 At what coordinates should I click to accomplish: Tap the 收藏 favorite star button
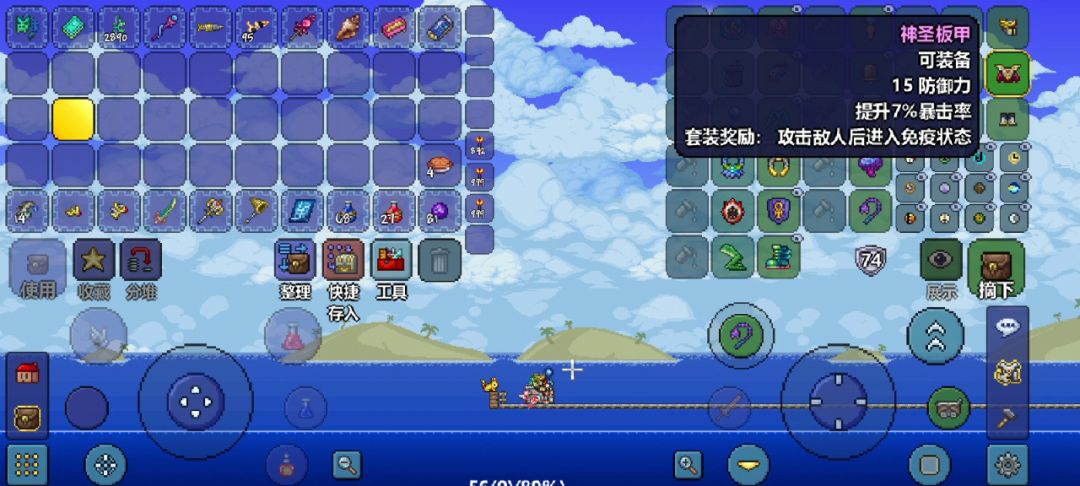pos(93,260)
